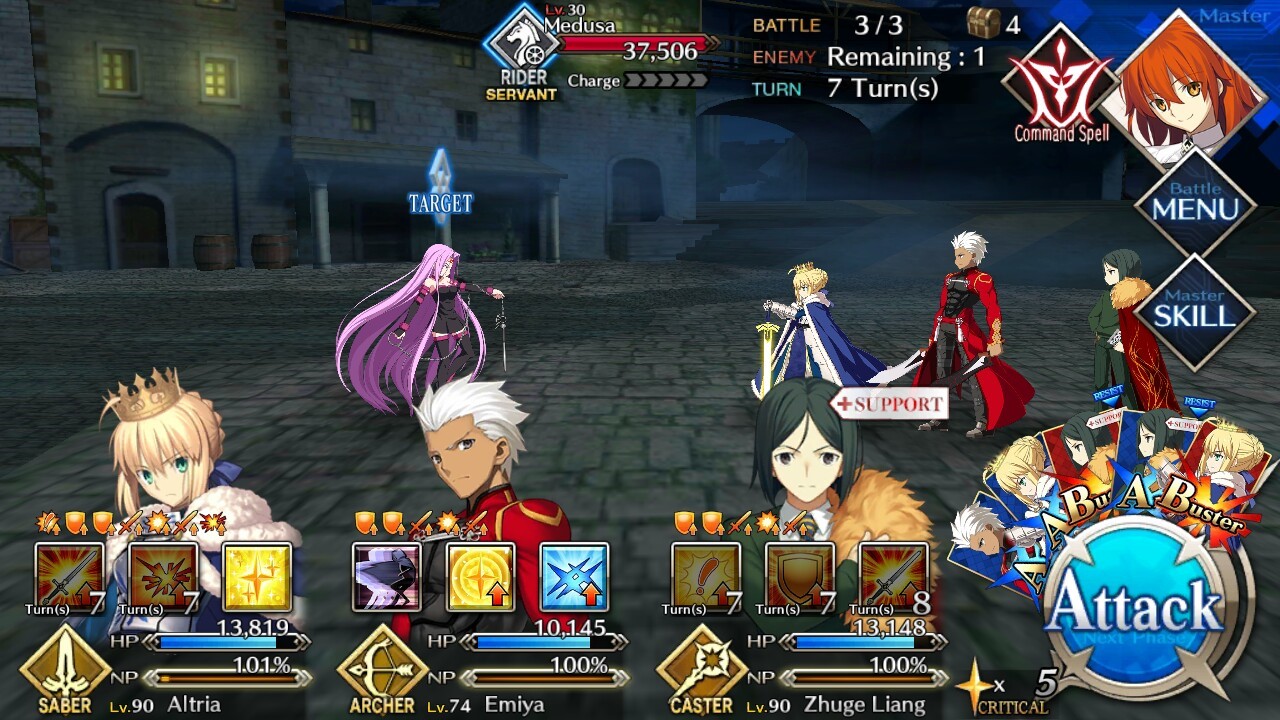Open the Battle MENU
The width and height of the screenshot is (1280, 720).
click(x=1194, y=206)
